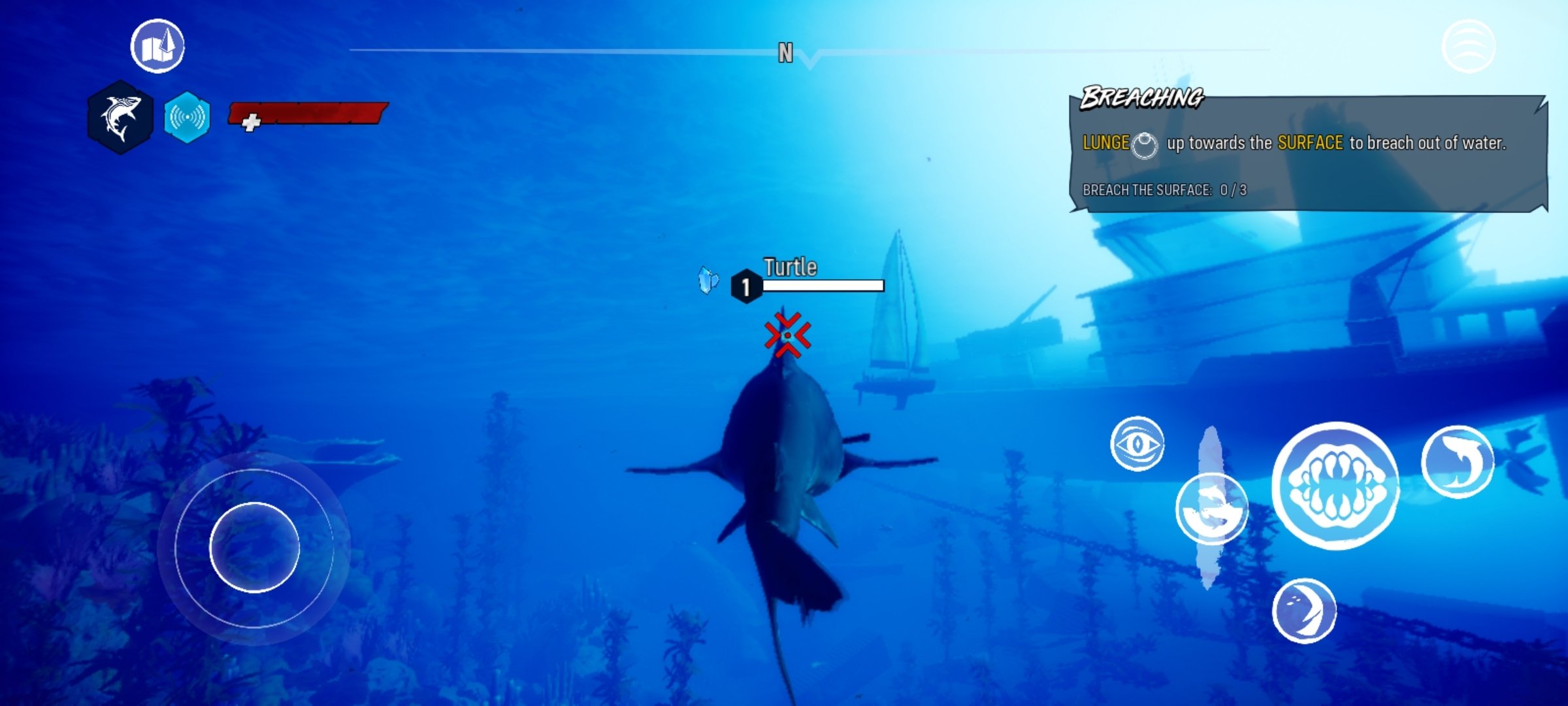Viewport: 1568px width, 706px height.
Task: Use the two-fish swap button
Action: (1211, 509)
